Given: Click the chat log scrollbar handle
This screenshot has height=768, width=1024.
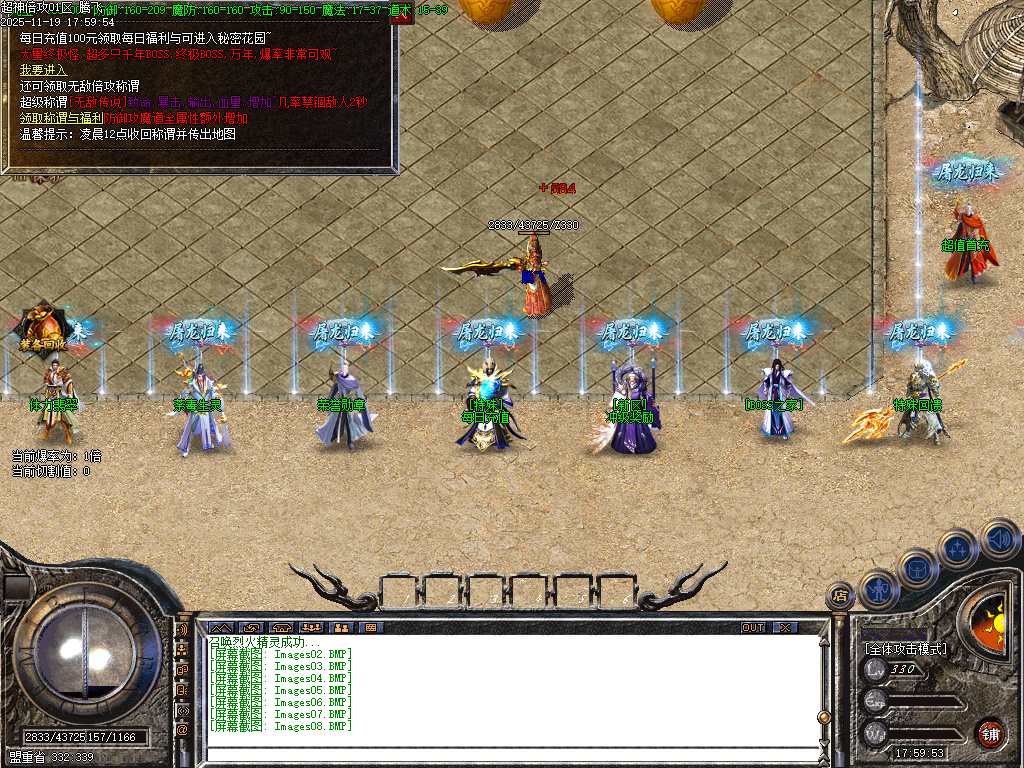Looking at the screenshot, I should pos(824,716).
